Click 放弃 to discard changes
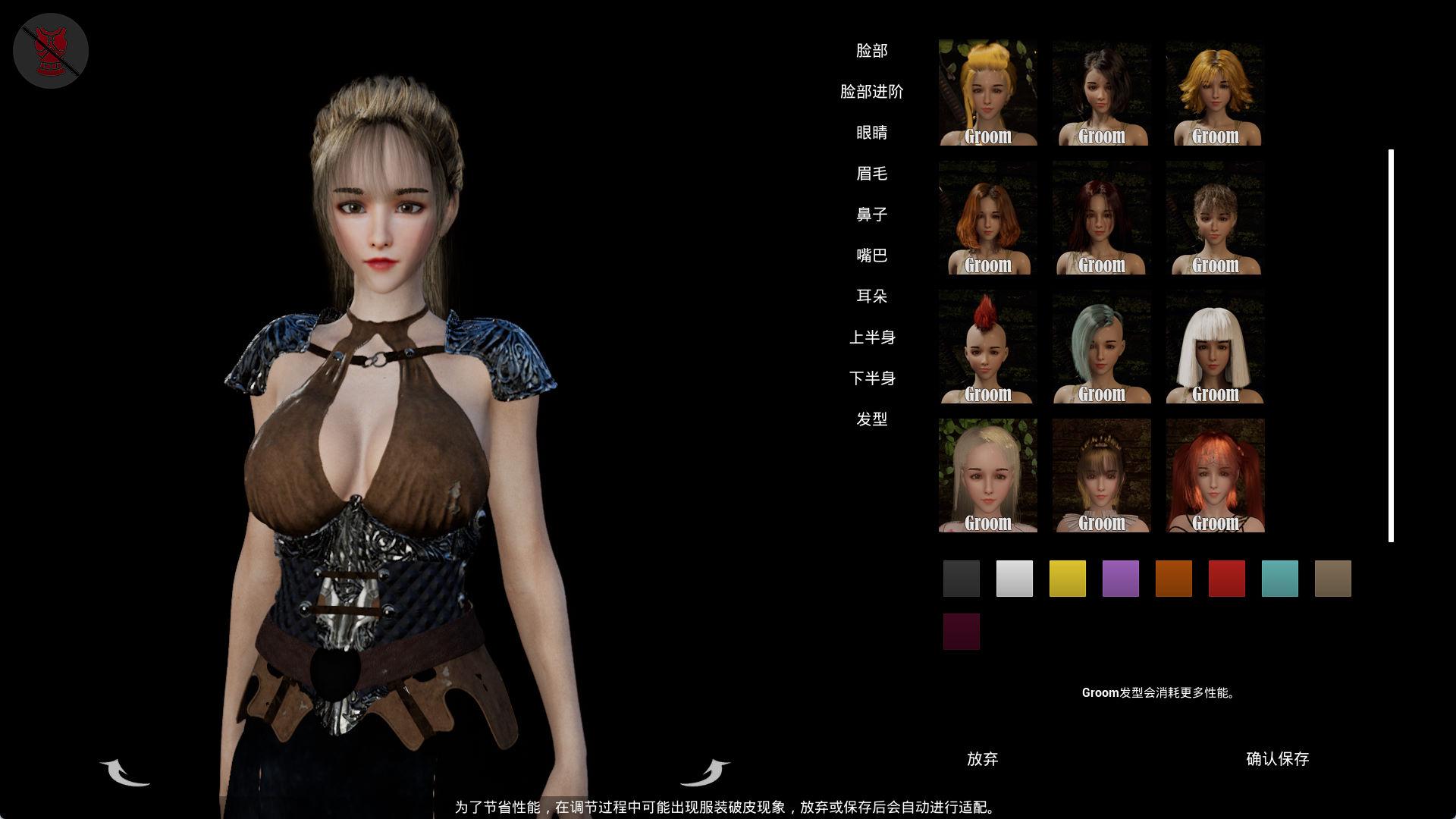 [x=982, y=759]
